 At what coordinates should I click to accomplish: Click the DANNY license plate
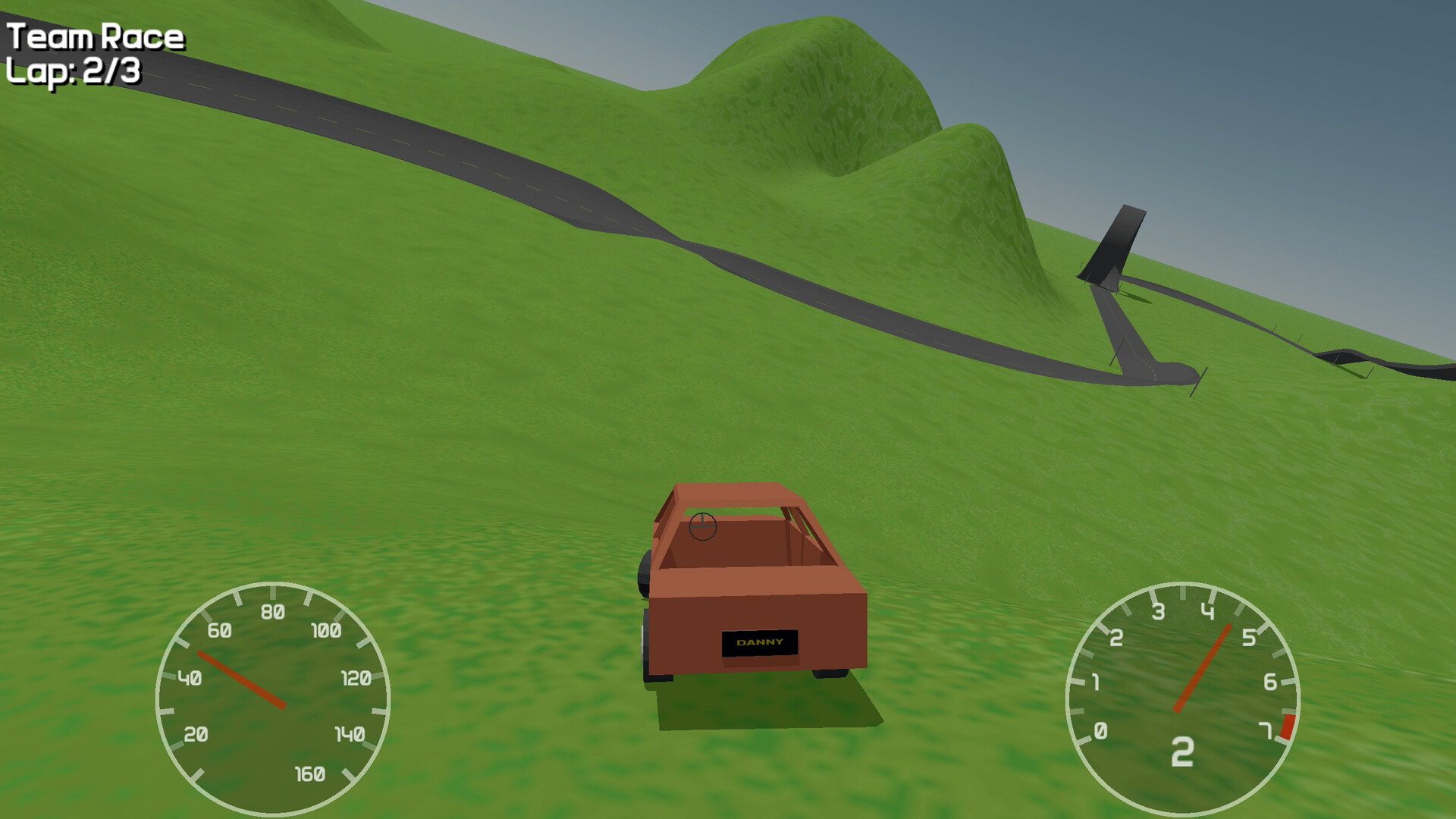tap(758, 642)
